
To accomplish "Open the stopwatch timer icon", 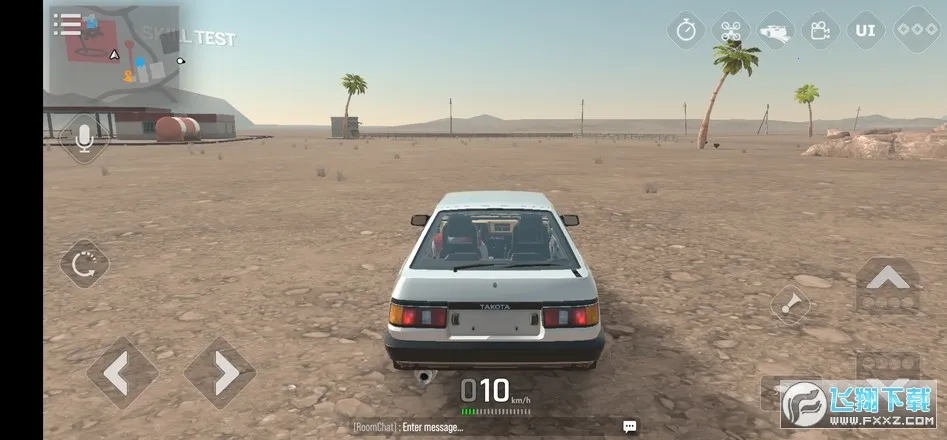I will (686, 30).
